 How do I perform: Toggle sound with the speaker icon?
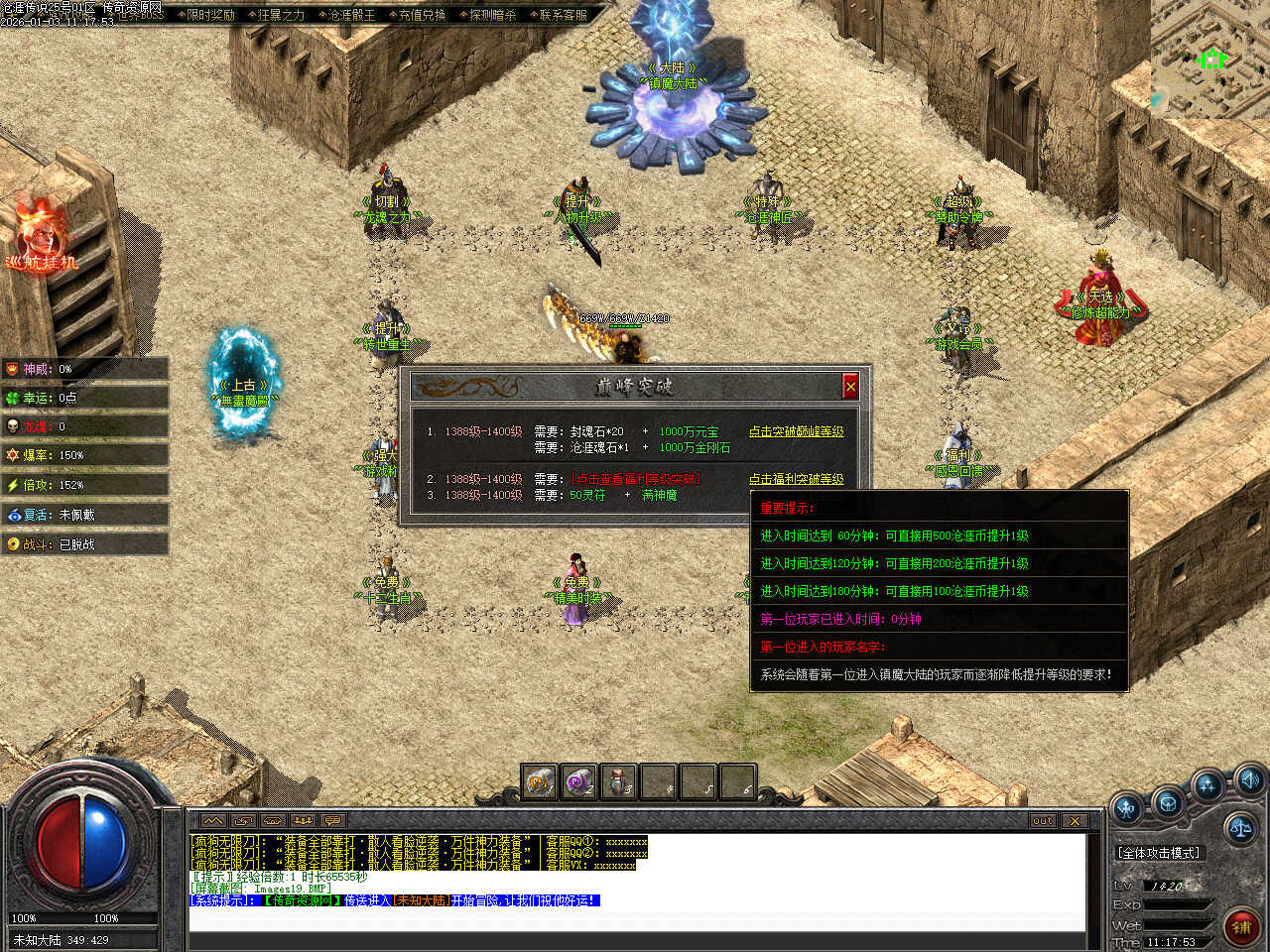1248,778
